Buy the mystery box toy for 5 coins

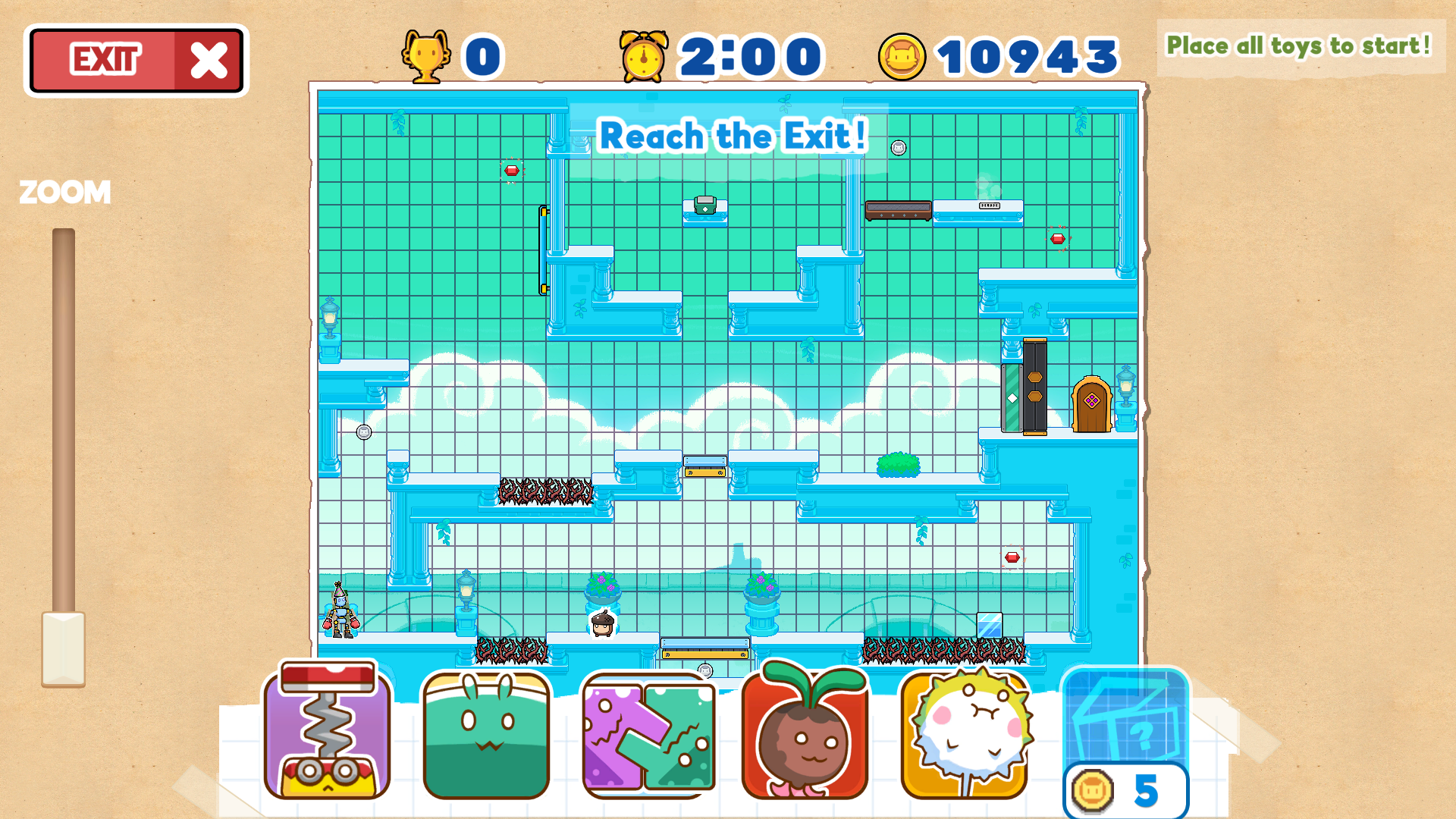tap(1125, 739)
